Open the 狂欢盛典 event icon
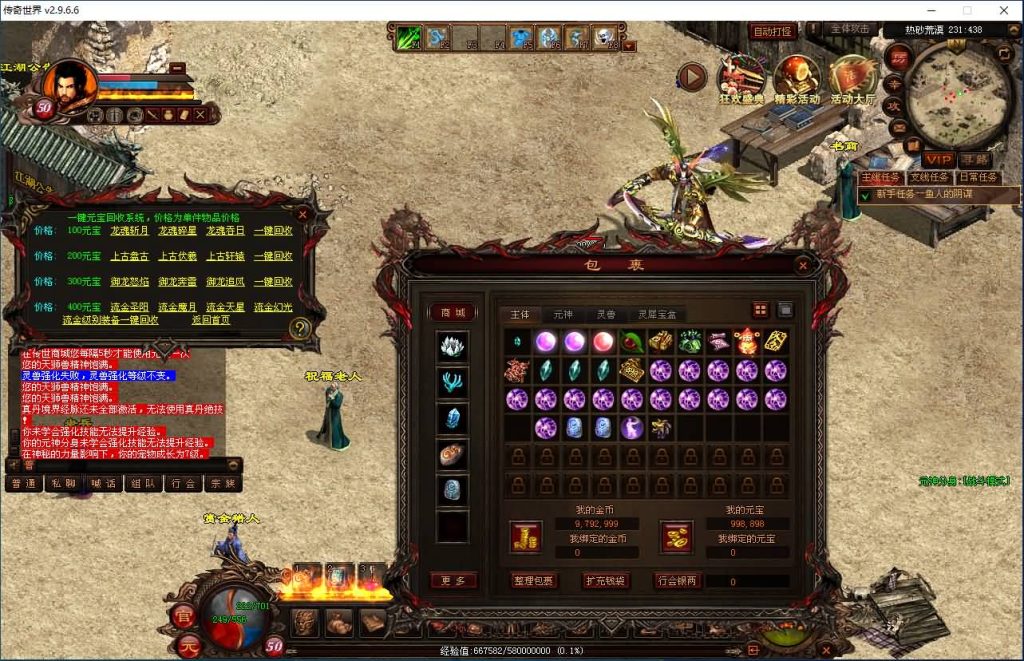 [x=741, y=78]
